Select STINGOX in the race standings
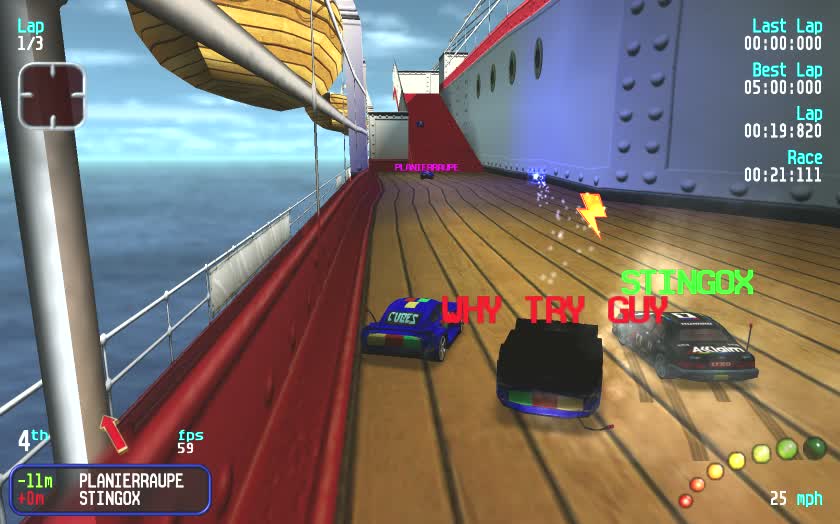The height and width of the screenshot is (524, 840). coord(110,498)
